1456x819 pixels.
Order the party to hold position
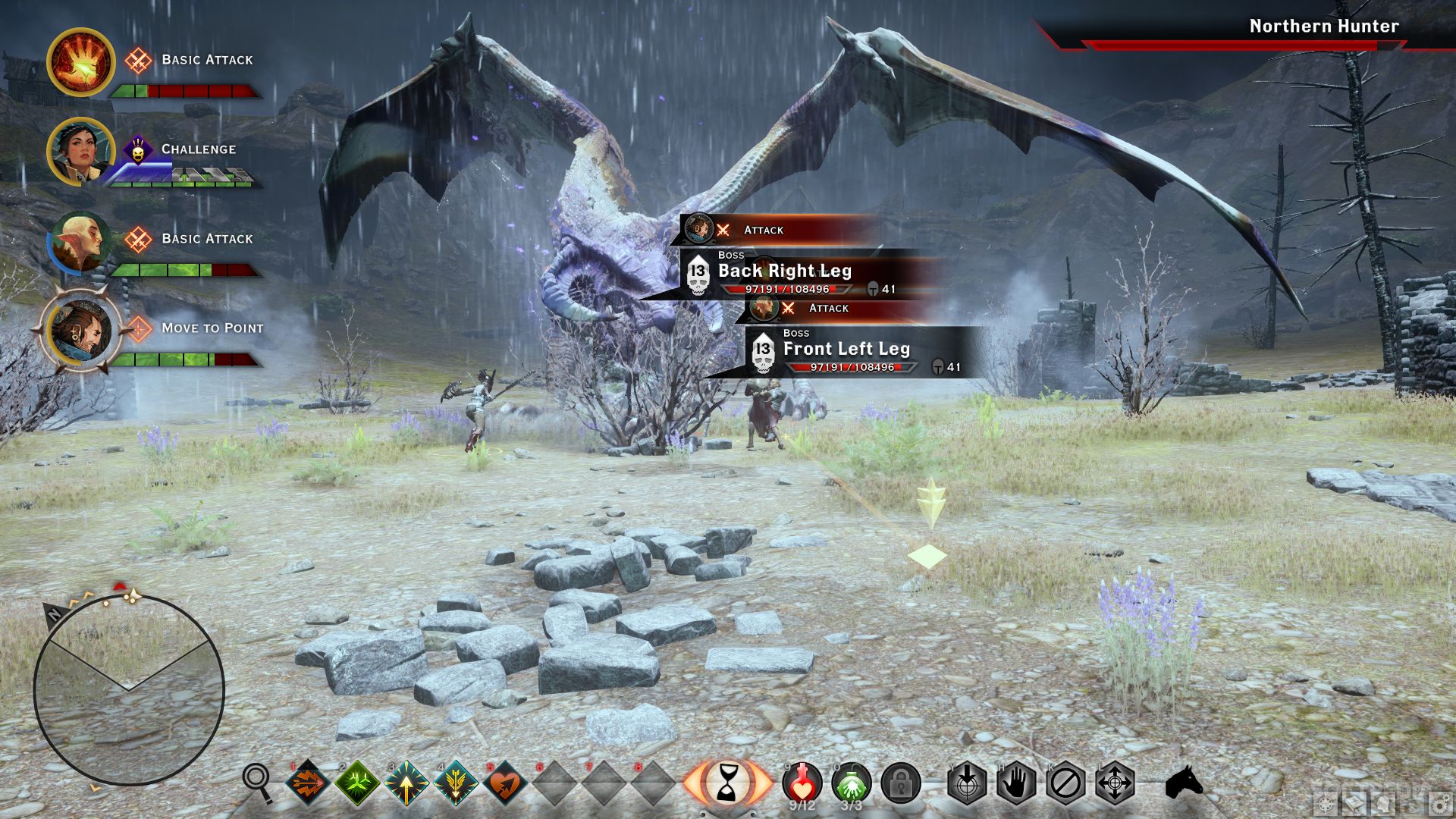(1016, 782)
